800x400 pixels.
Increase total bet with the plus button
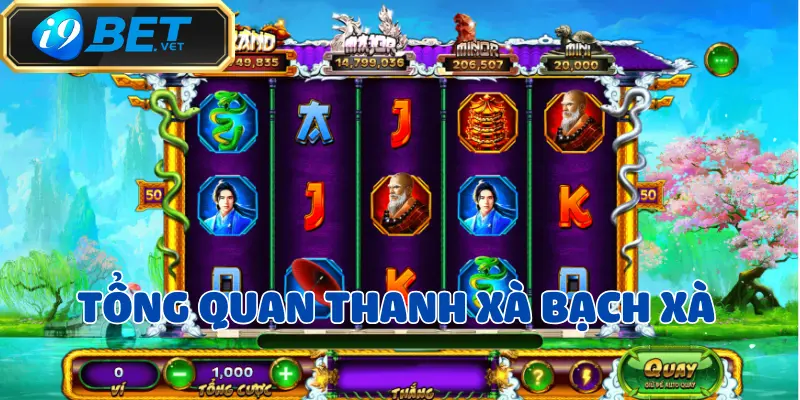[286, 374]
